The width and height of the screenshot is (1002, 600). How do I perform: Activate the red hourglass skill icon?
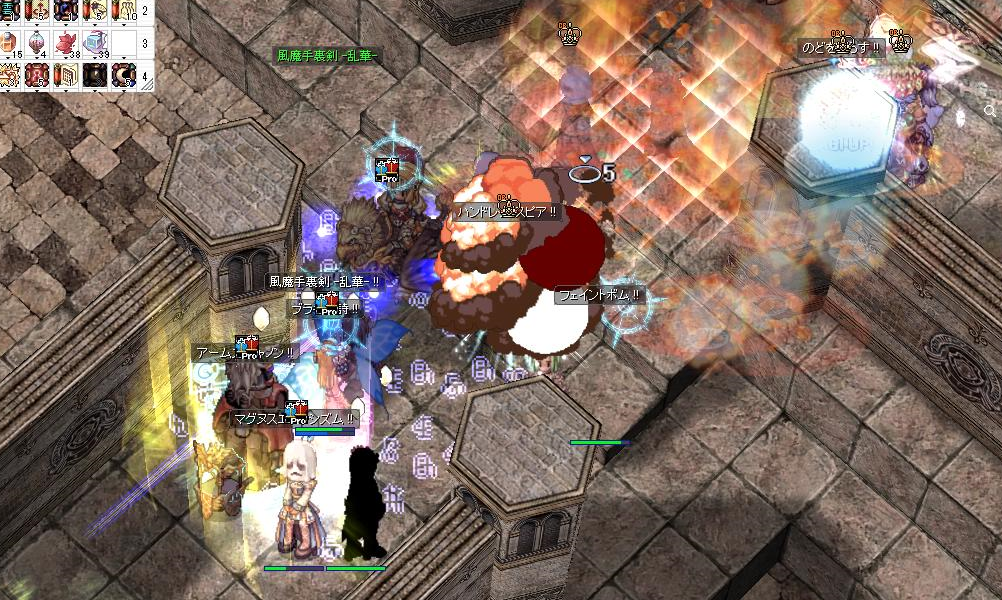click(x=39, y=75)
